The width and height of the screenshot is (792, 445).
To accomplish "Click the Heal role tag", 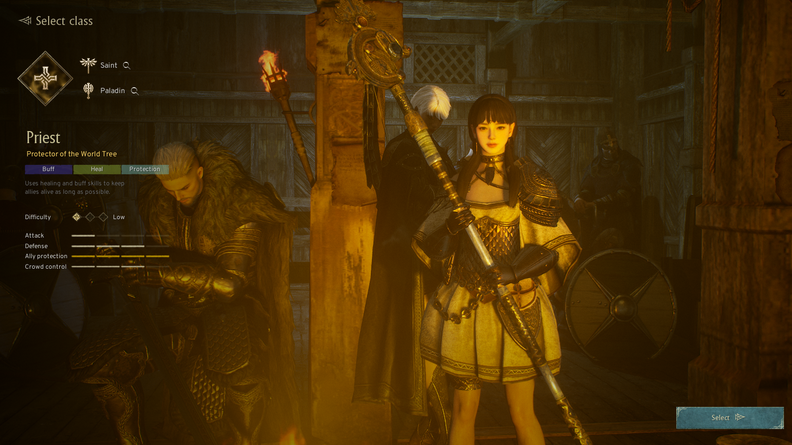I will [97, 169].
